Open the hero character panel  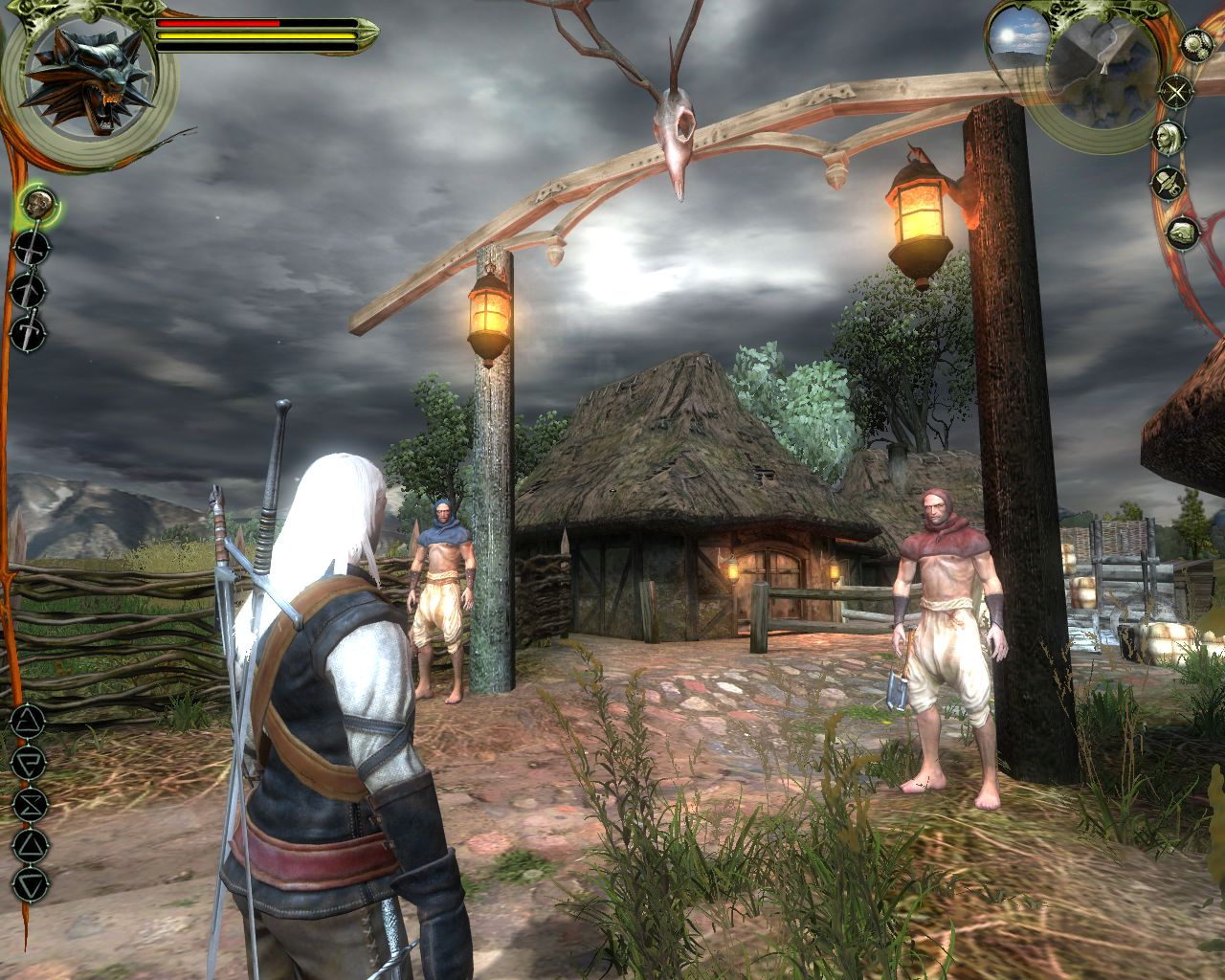click(1166, 137)
